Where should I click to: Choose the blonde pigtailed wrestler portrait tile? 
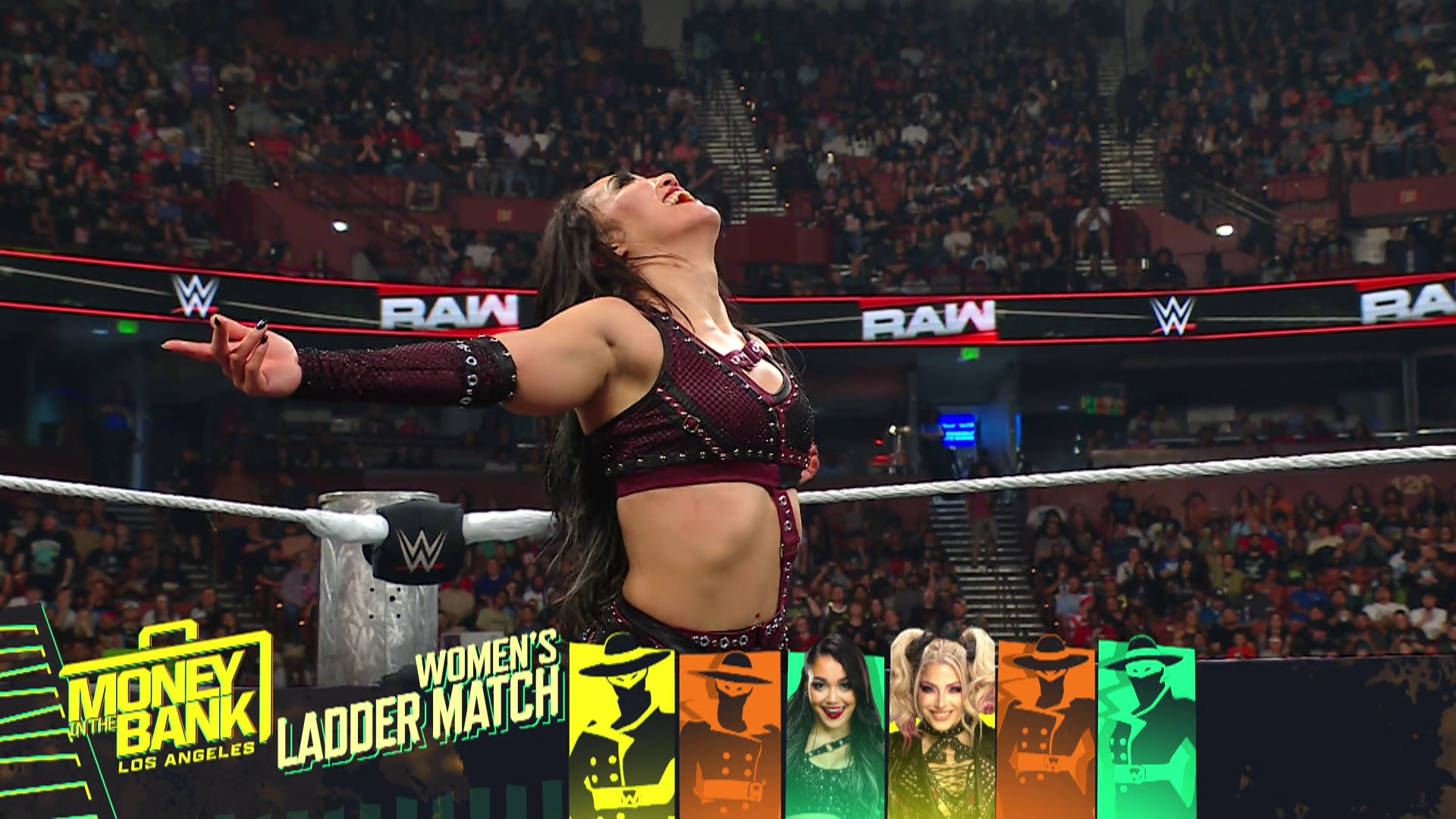click(940, 728)
